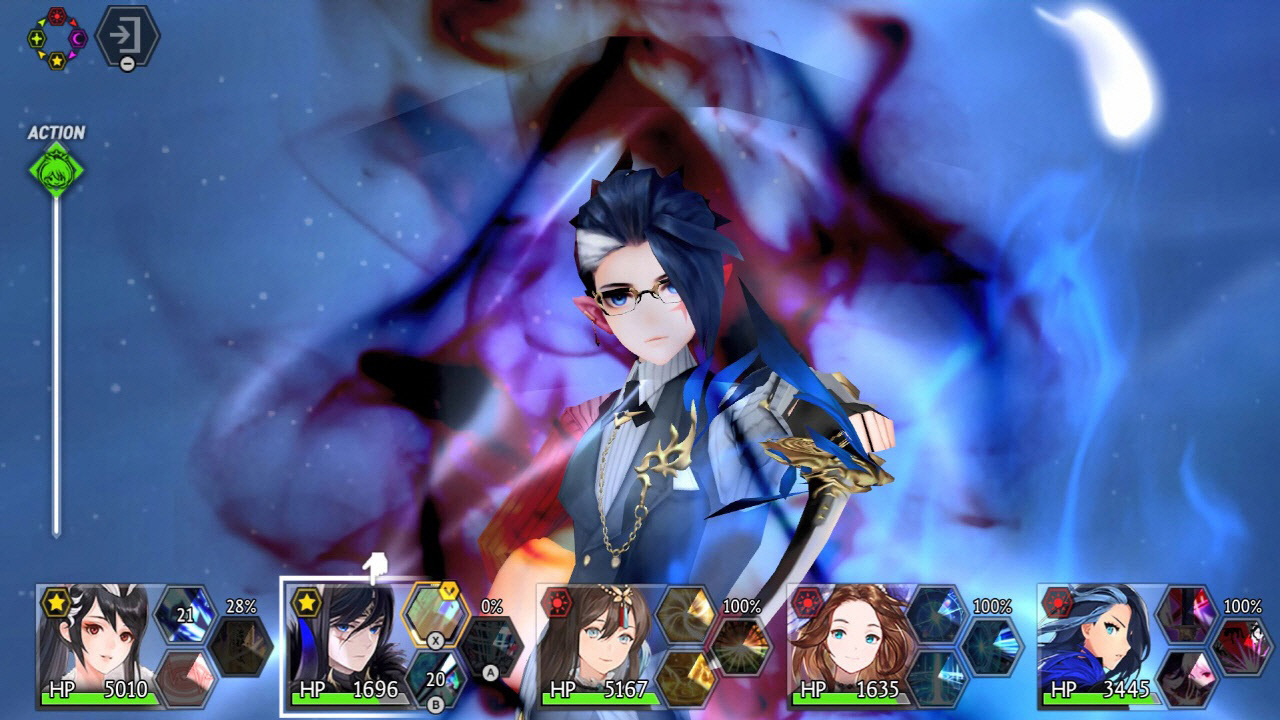
Task: Select the purple moon element on the wheel
Action: [x=77, y=38]
